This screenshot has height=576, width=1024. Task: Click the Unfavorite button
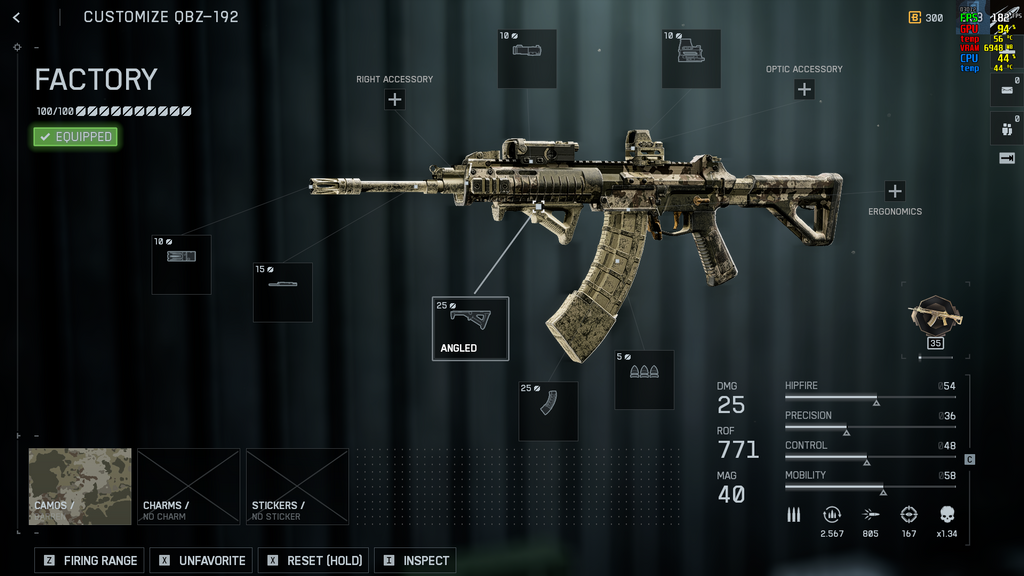click(x=202, y=560)
